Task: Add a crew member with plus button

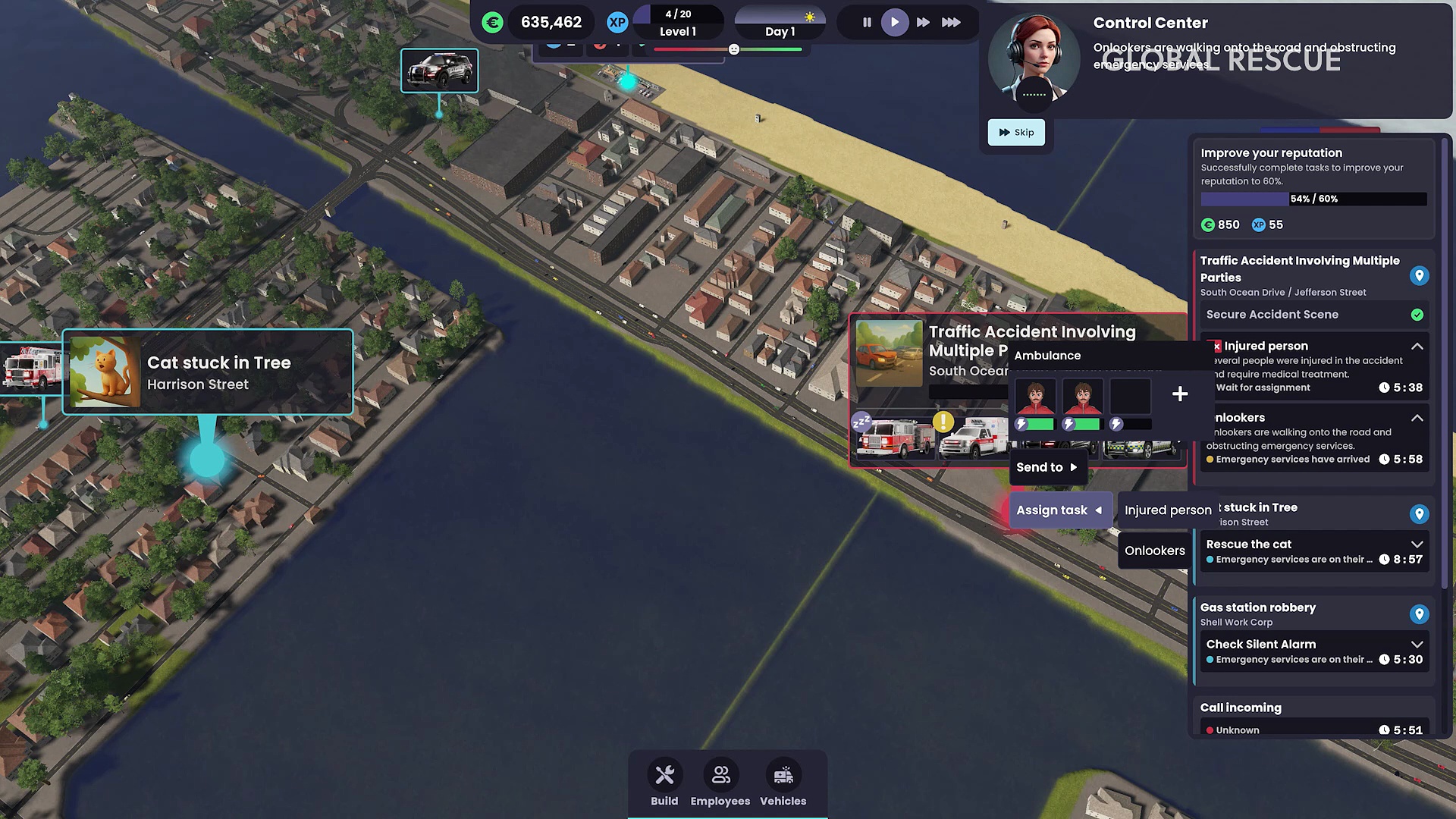Action: tap(1180, 394)
